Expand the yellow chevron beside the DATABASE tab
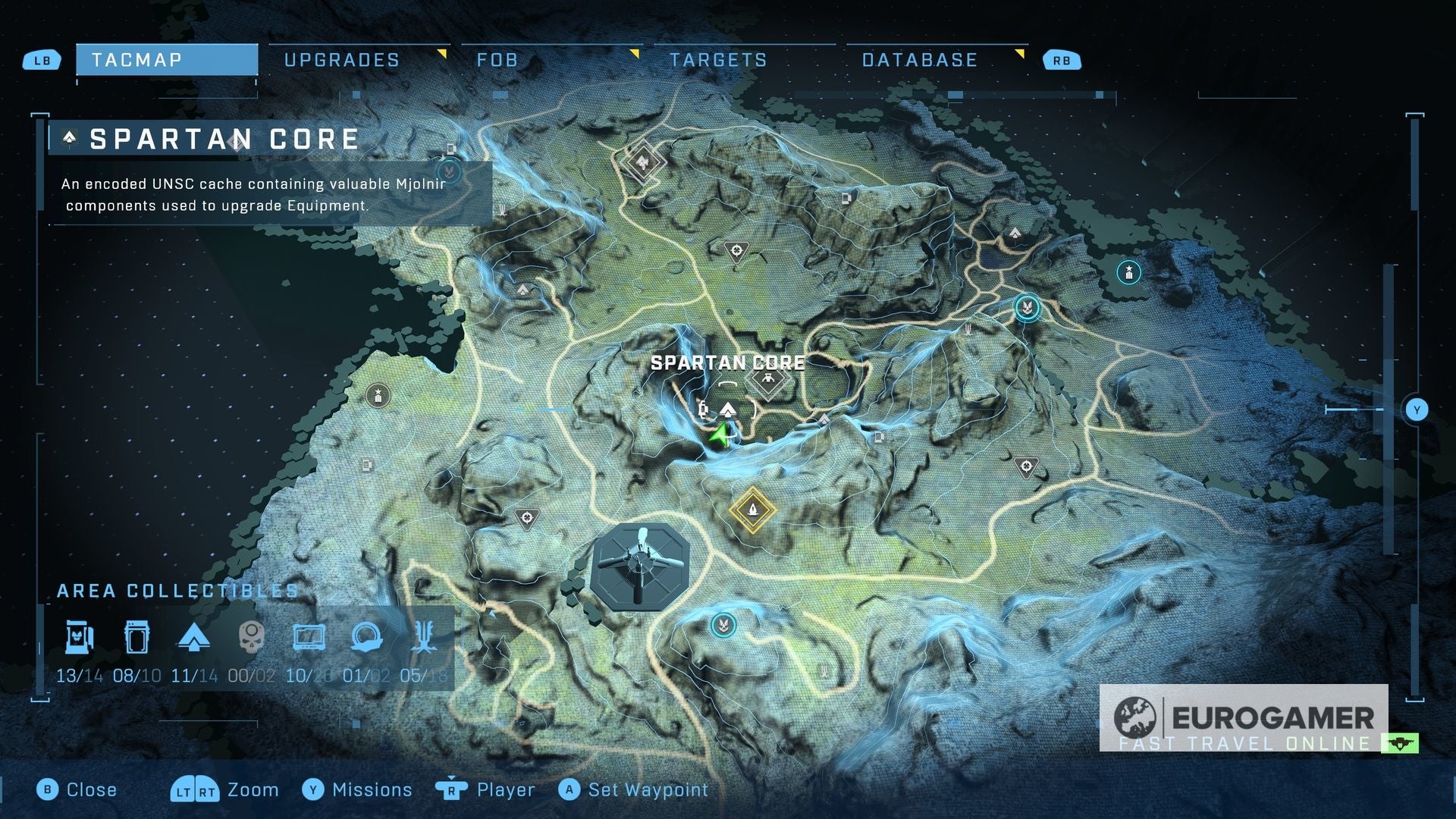The width and height of the screenshot is (1456, 819). [x=1020, y=55]
